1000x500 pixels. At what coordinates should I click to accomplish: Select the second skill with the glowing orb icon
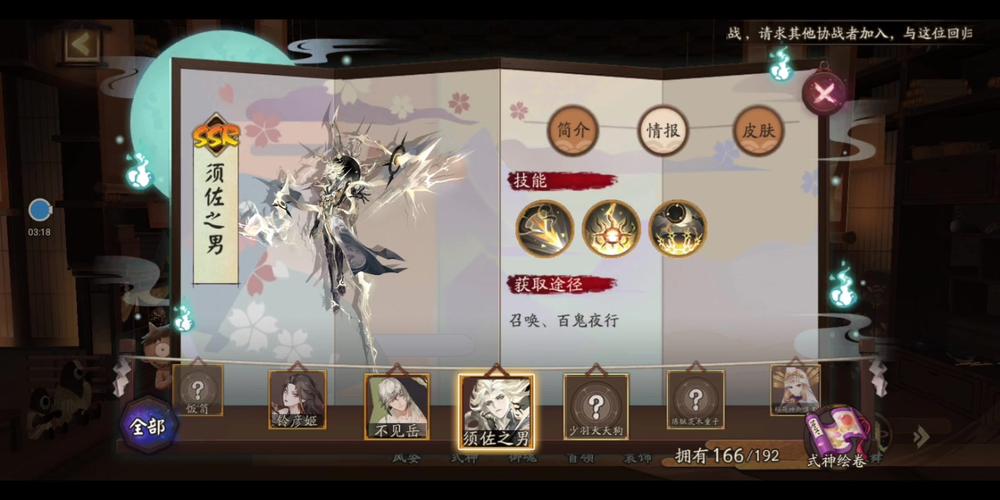pos(611,229)
